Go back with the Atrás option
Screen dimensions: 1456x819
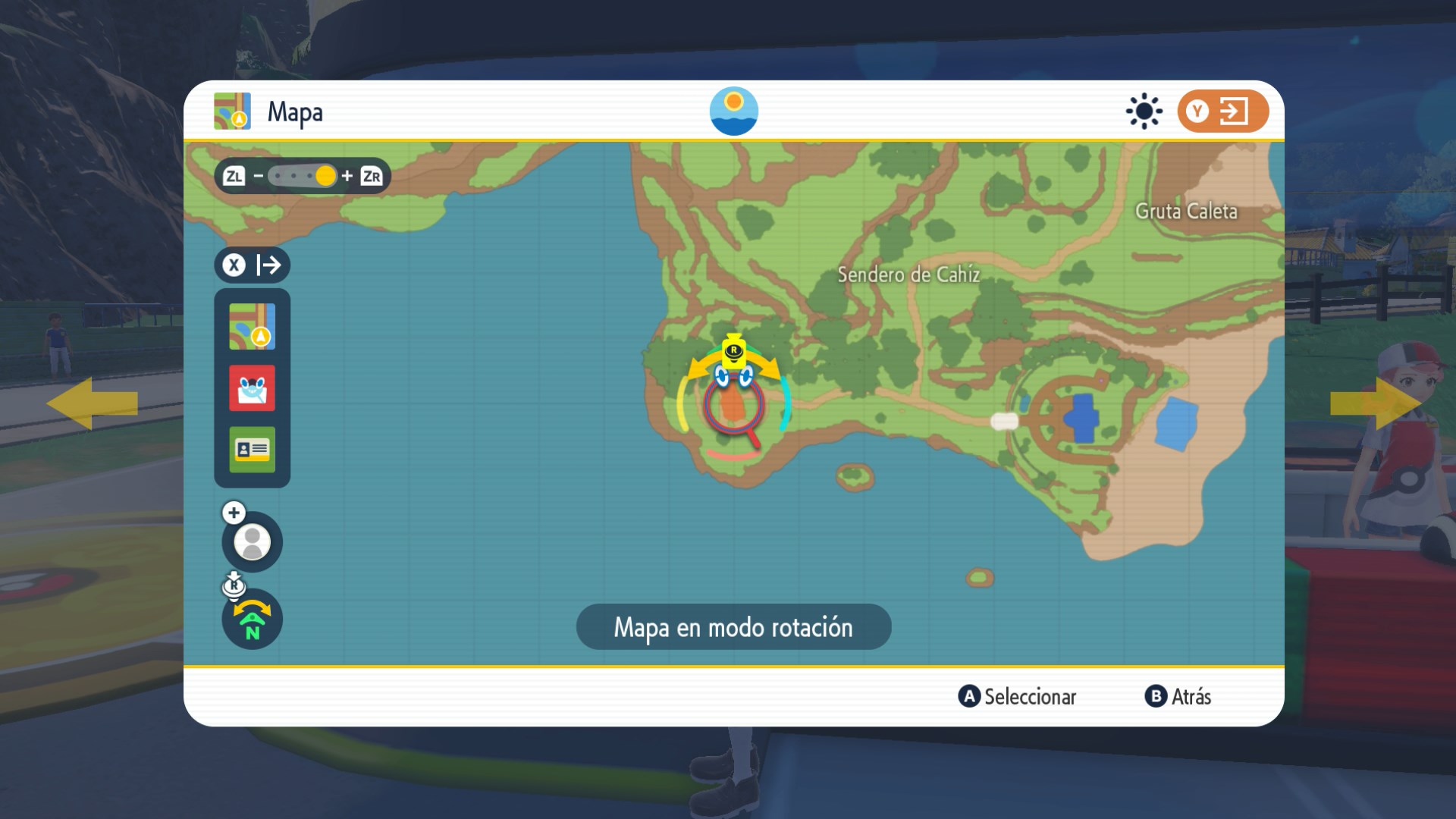(x=1178, y=696)
